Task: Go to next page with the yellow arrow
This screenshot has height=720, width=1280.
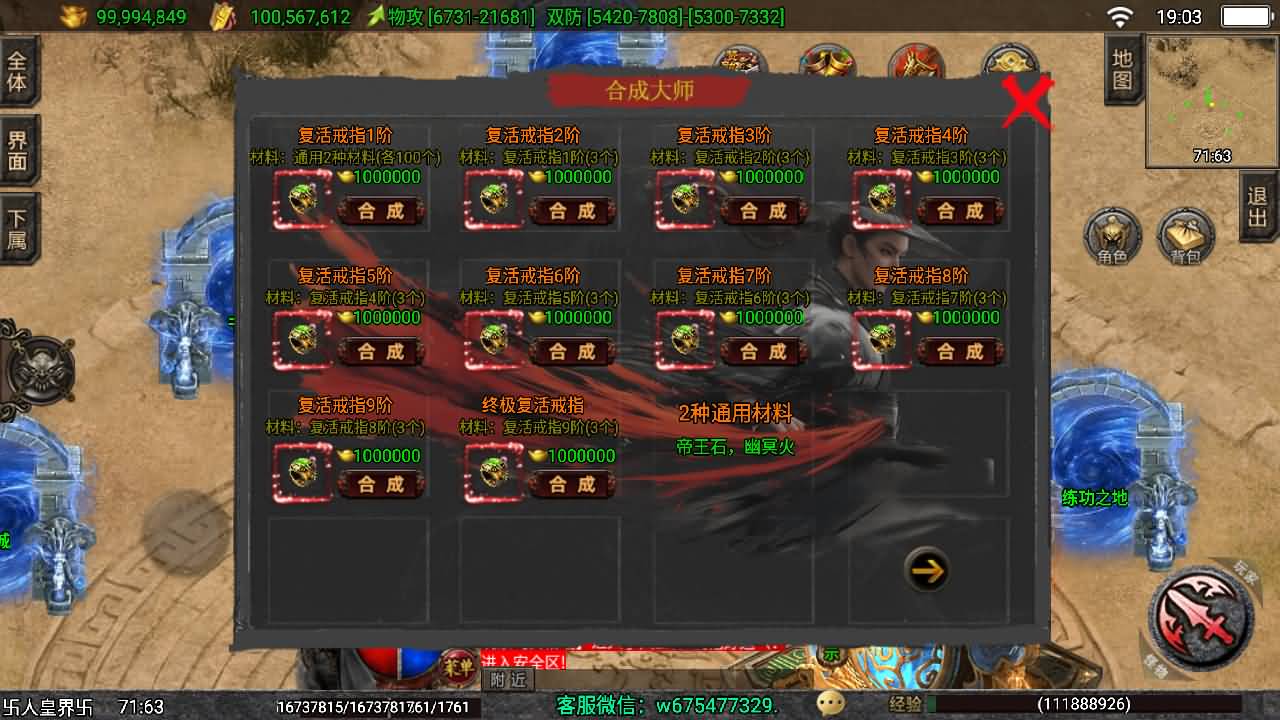Action: 925,569
